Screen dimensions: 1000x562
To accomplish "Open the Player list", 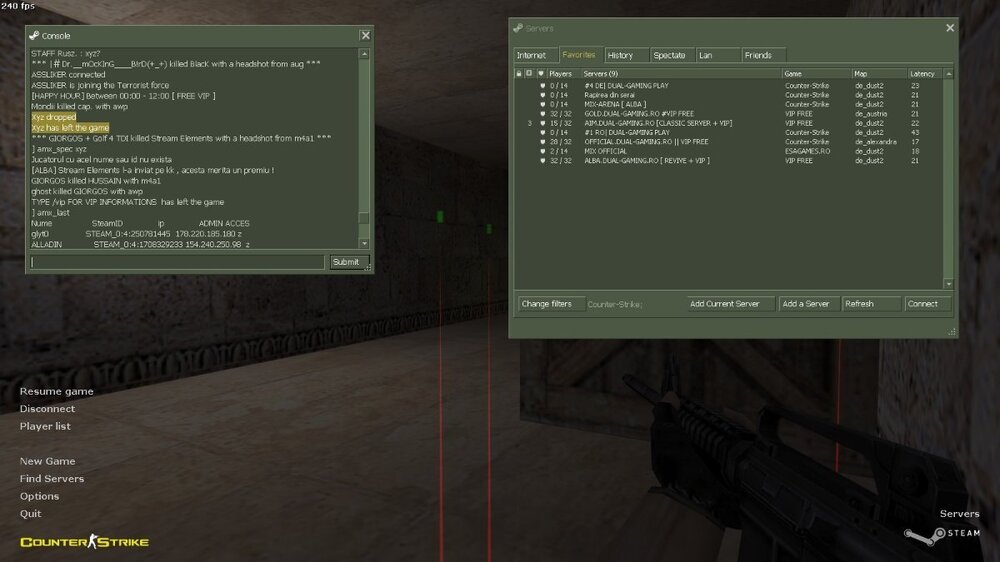I will tap(45, 426).
